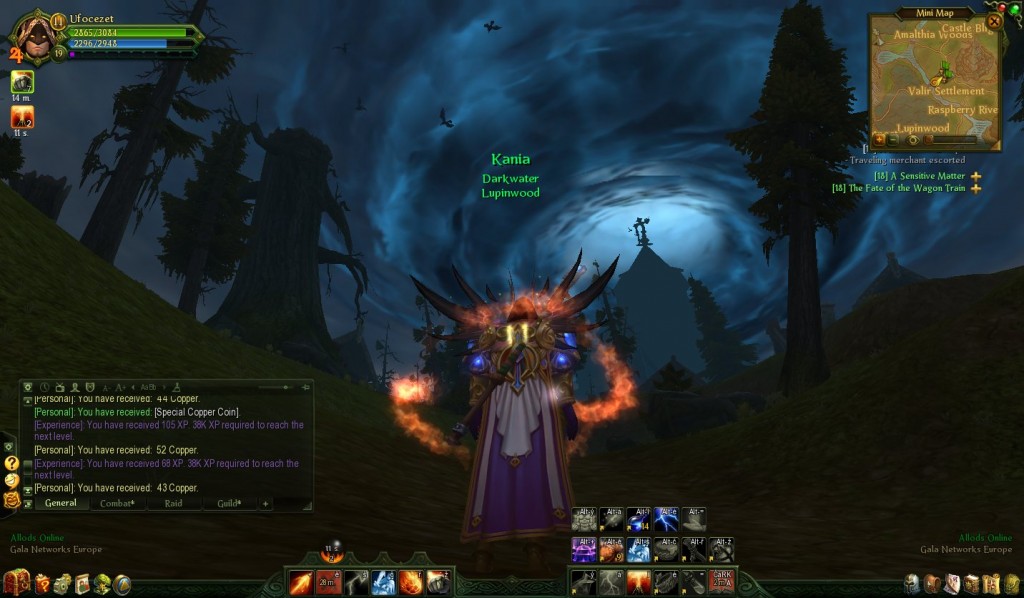Activate the fireball ability on the hotbar
The width and height of the screenshot is (1024, 598).
tap(411, 582)
